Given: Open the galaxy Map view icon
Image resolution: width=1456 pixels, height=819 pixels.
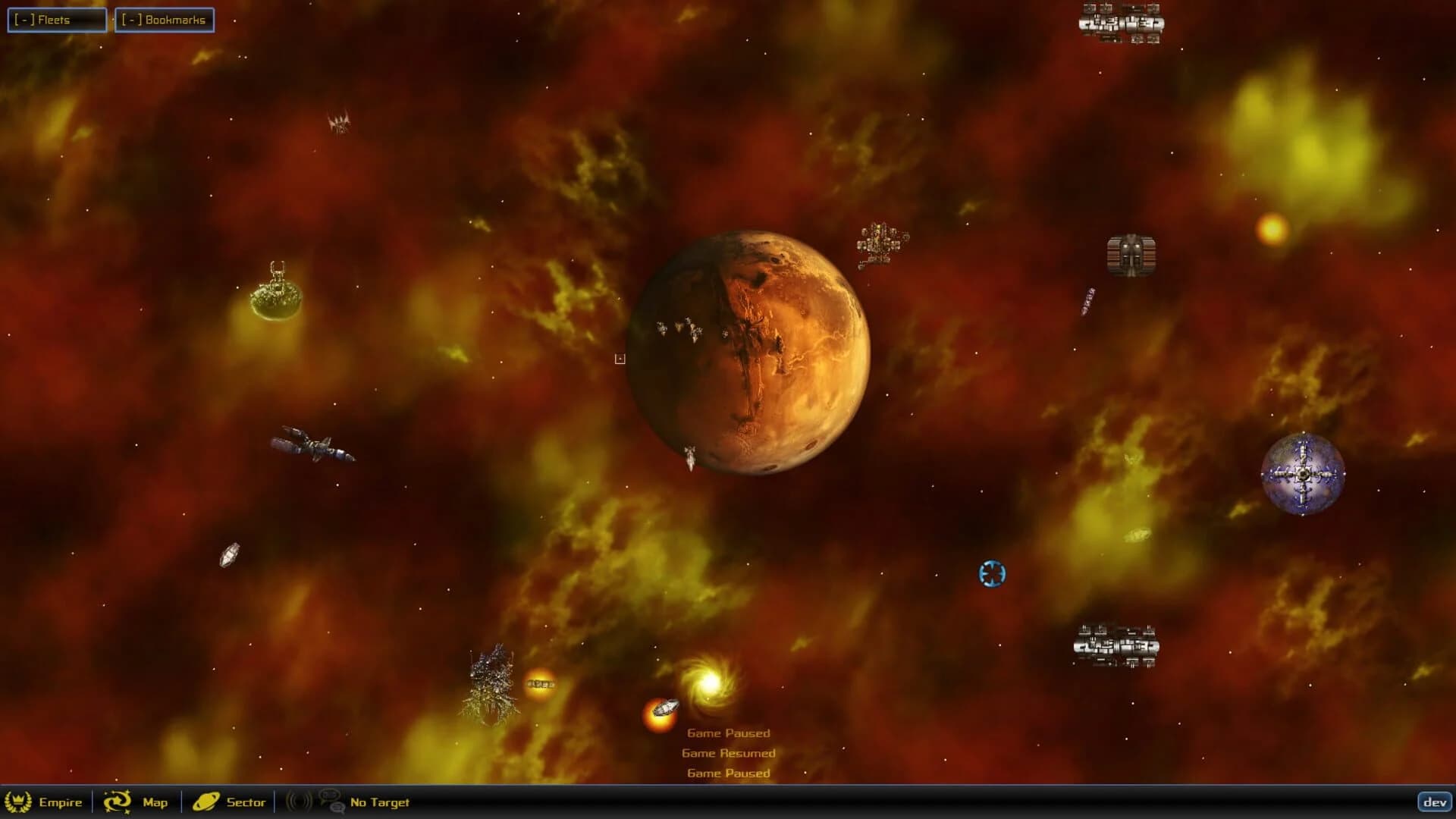Looking at the screenshot, I should click(x=115, y=802).
